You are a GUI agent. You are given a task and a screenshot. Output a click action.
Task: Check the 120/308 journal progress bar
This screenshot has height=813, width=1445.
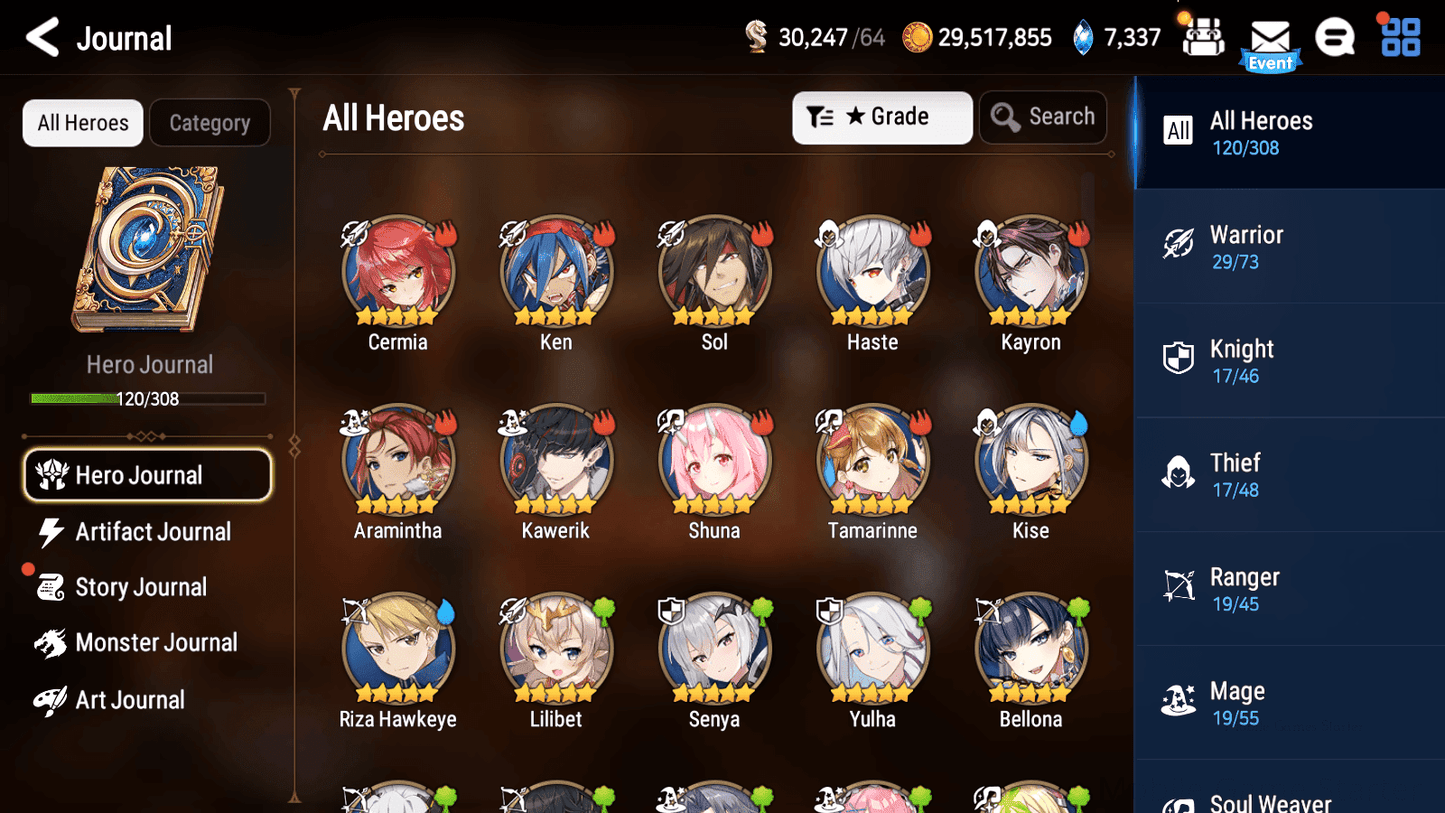pyautogui.click(x=148, y=398)
